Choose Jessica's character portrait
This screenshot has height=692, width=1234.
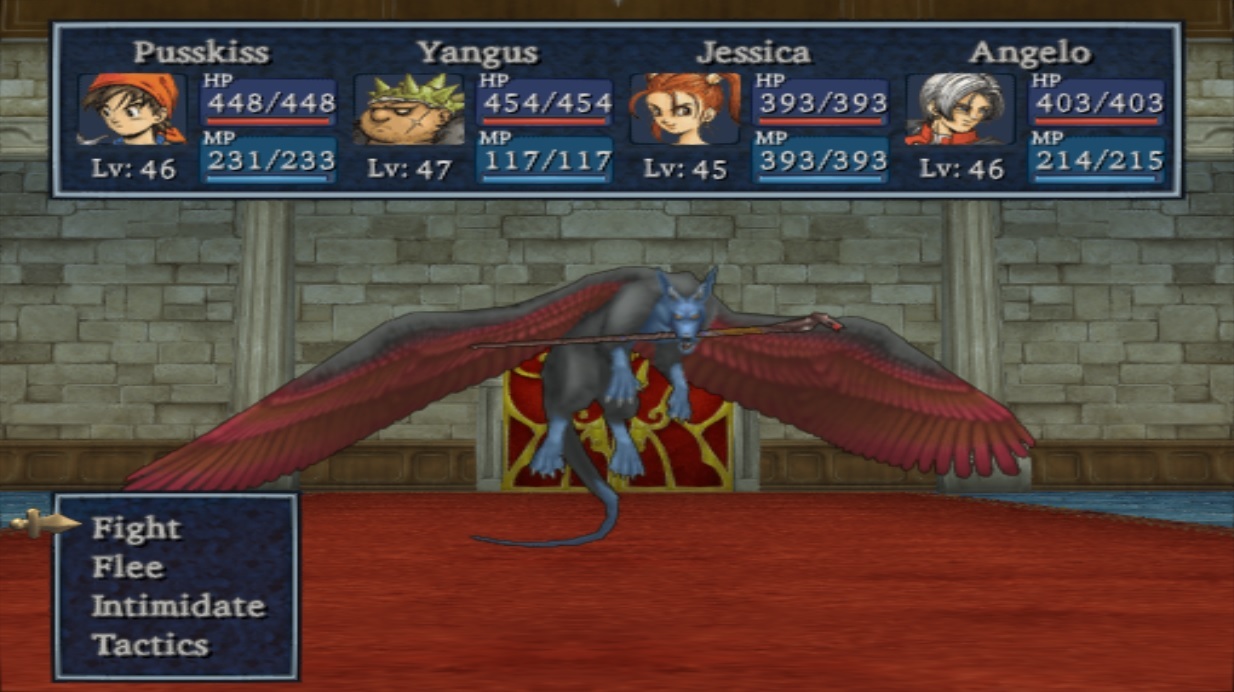point(685,109)
